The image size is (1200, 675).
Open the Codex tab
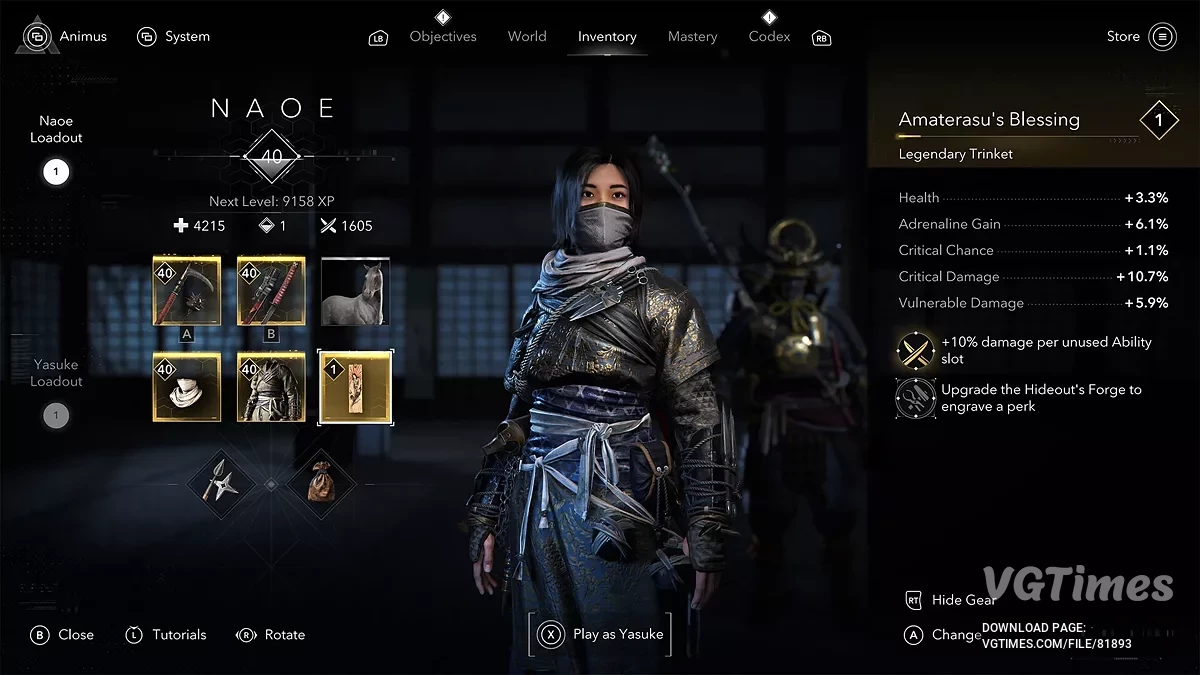[769, 36]
